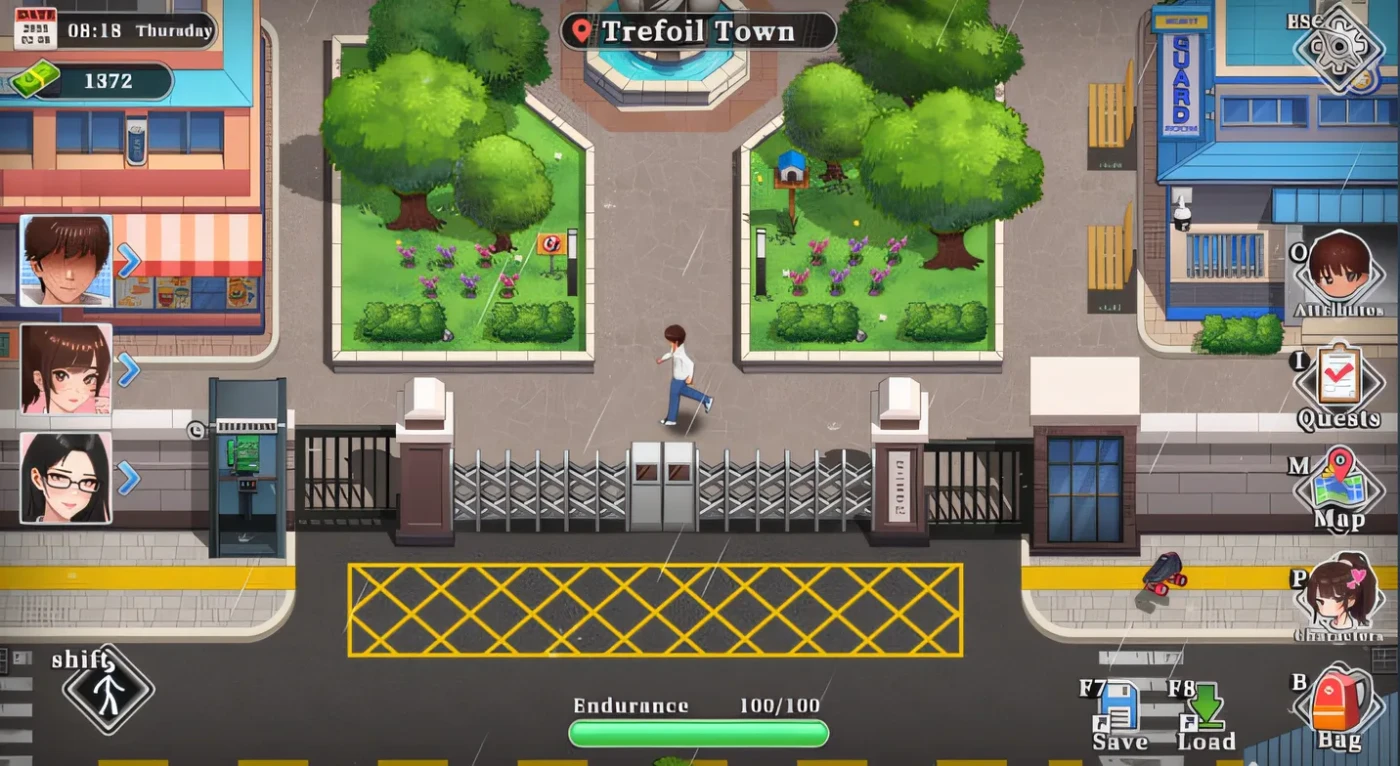The image size is (1400, 766).
Task: Open the Quests clipboard
Action: pyautogui.click(x=1338, y=379)
